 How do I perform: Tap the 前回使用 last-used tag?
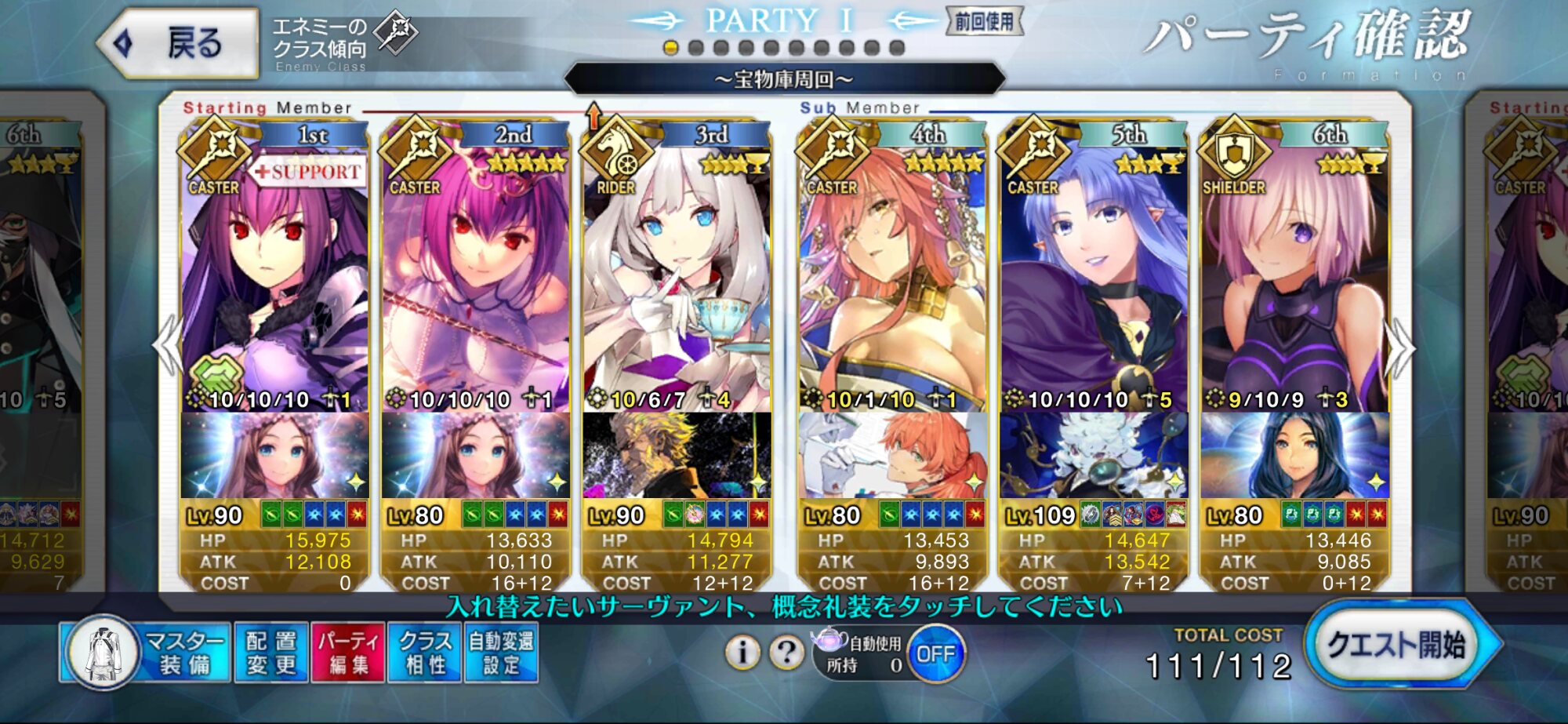984,21
